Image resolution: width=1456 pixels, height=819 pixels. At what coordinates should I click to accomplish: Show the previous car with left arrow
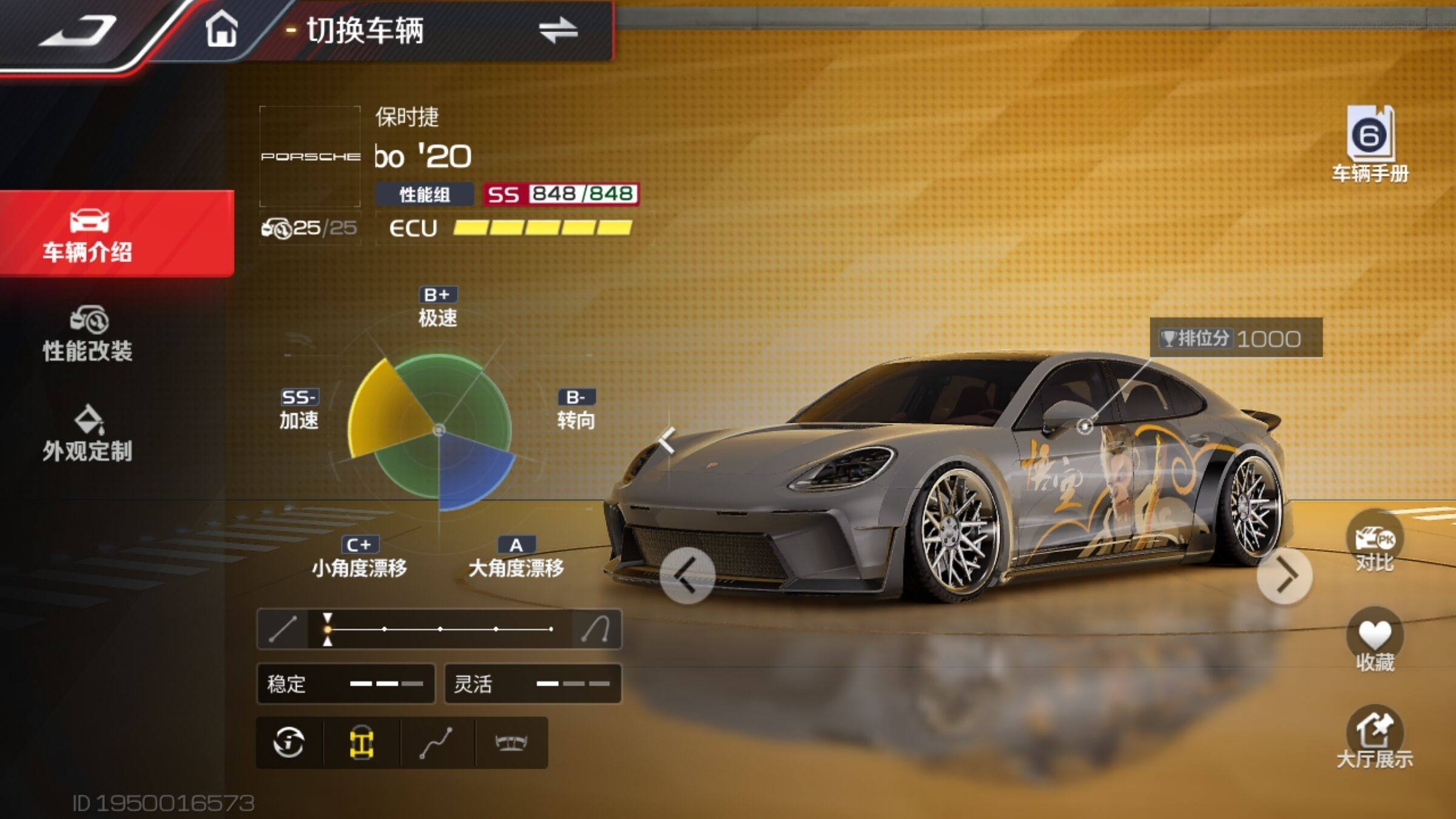(x=687, y=576)
